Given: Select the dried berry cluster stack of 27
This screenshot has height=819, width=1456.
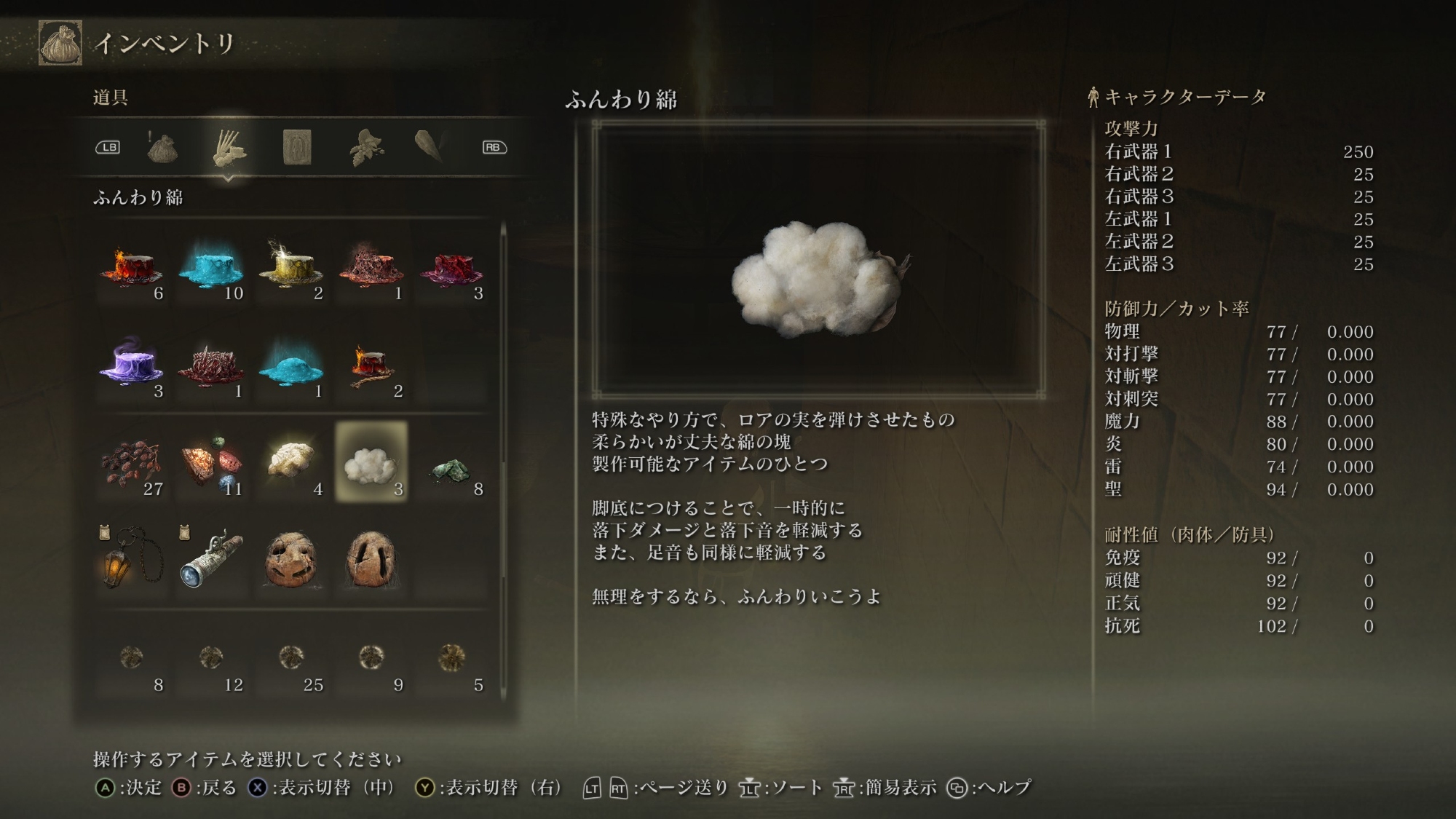Looking at the screenshot, I should tap(131, 462).
